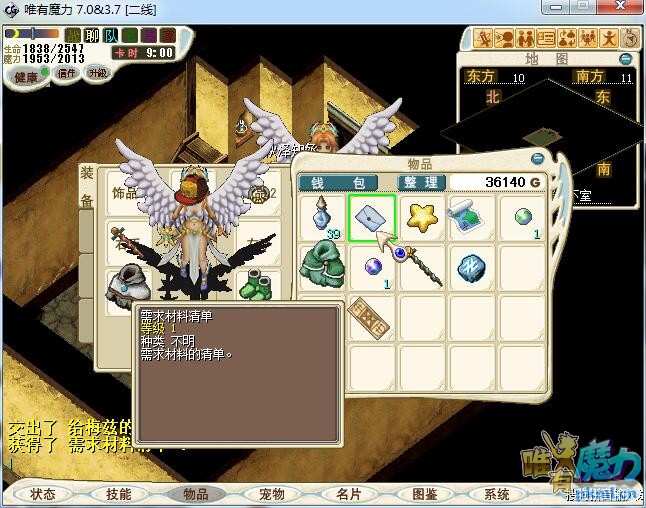This screenshot has width=646, height=508.
Task: Open the 信件 mail button
Action: tap(67, 74)
